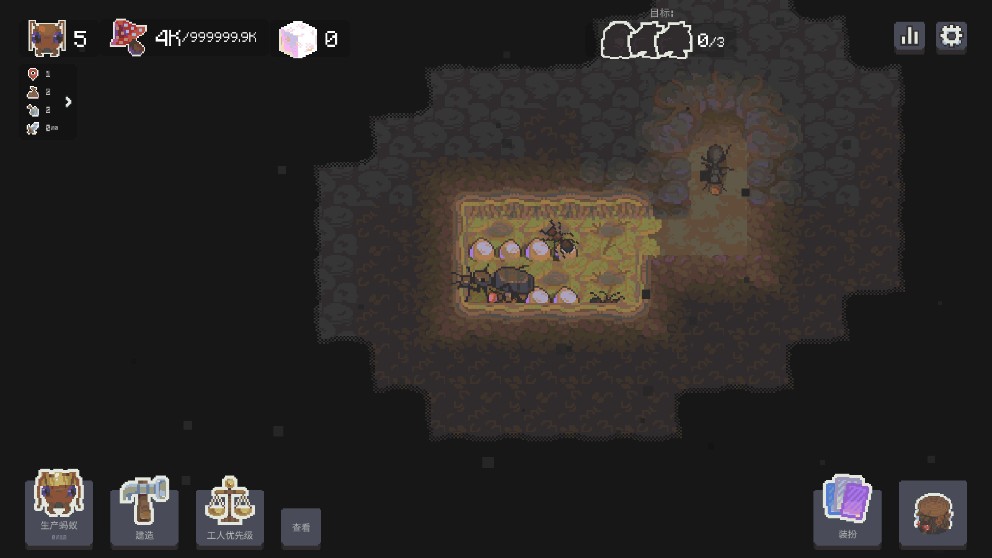Click the 查看 view button
This screenshot has height=558, width=992.
301,527
